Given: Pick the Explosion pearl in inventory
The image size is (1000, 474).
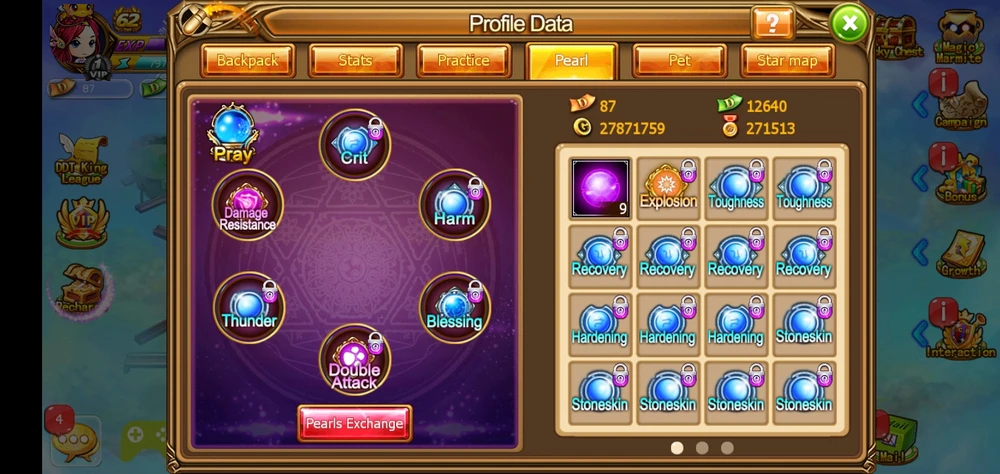Looking at the screenshot, I should click(668, 188).
